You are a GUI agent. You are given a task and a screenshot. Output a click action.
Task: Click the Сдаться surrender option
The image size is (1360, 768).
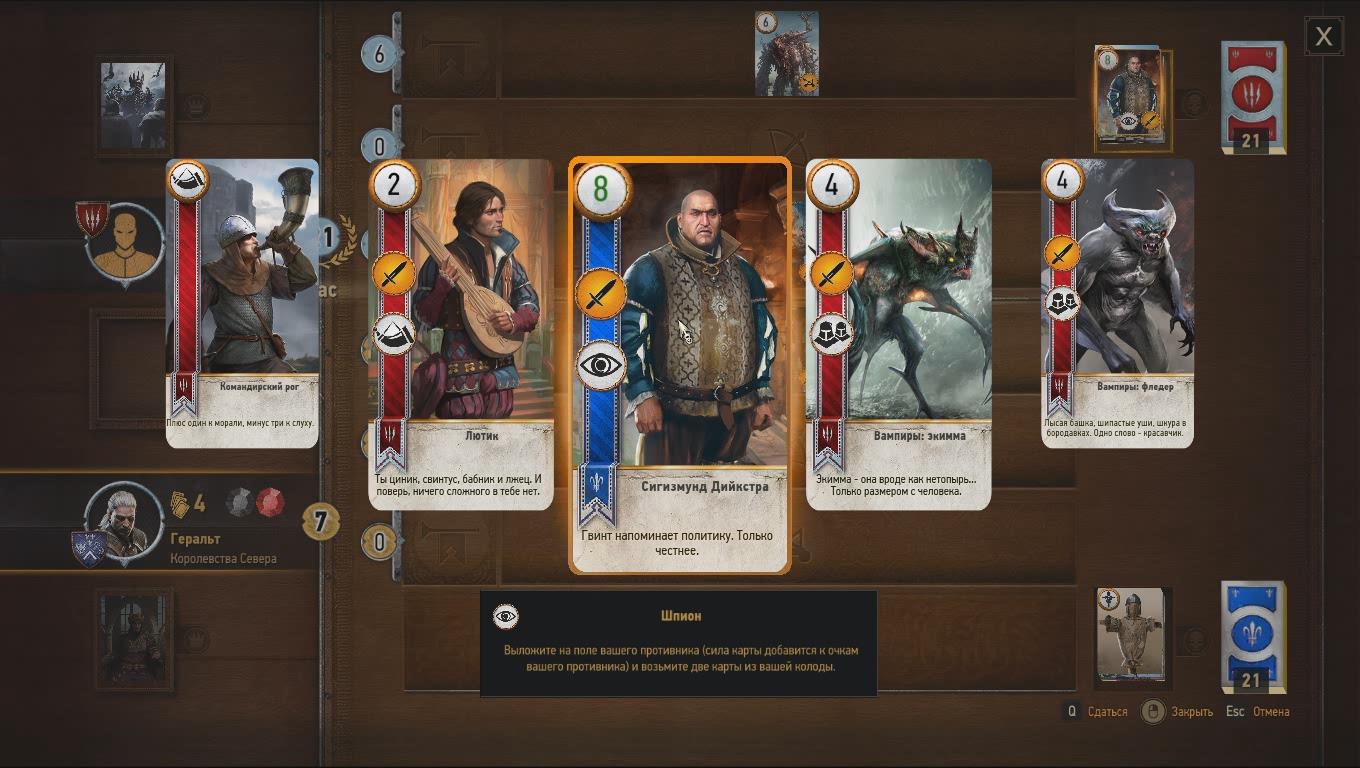[x=1107, y=712]
